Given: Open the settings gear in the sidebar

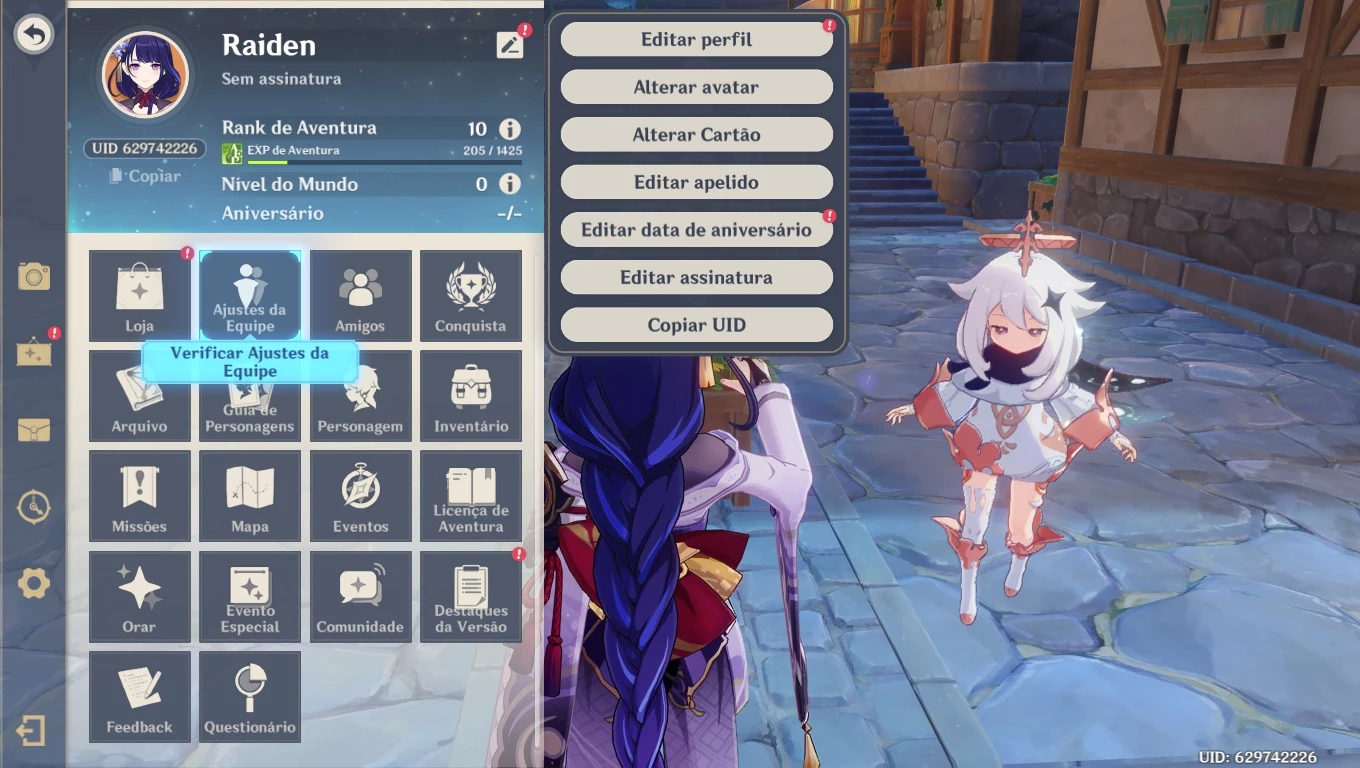Looking at the screenshot, I should coord(33,585).
